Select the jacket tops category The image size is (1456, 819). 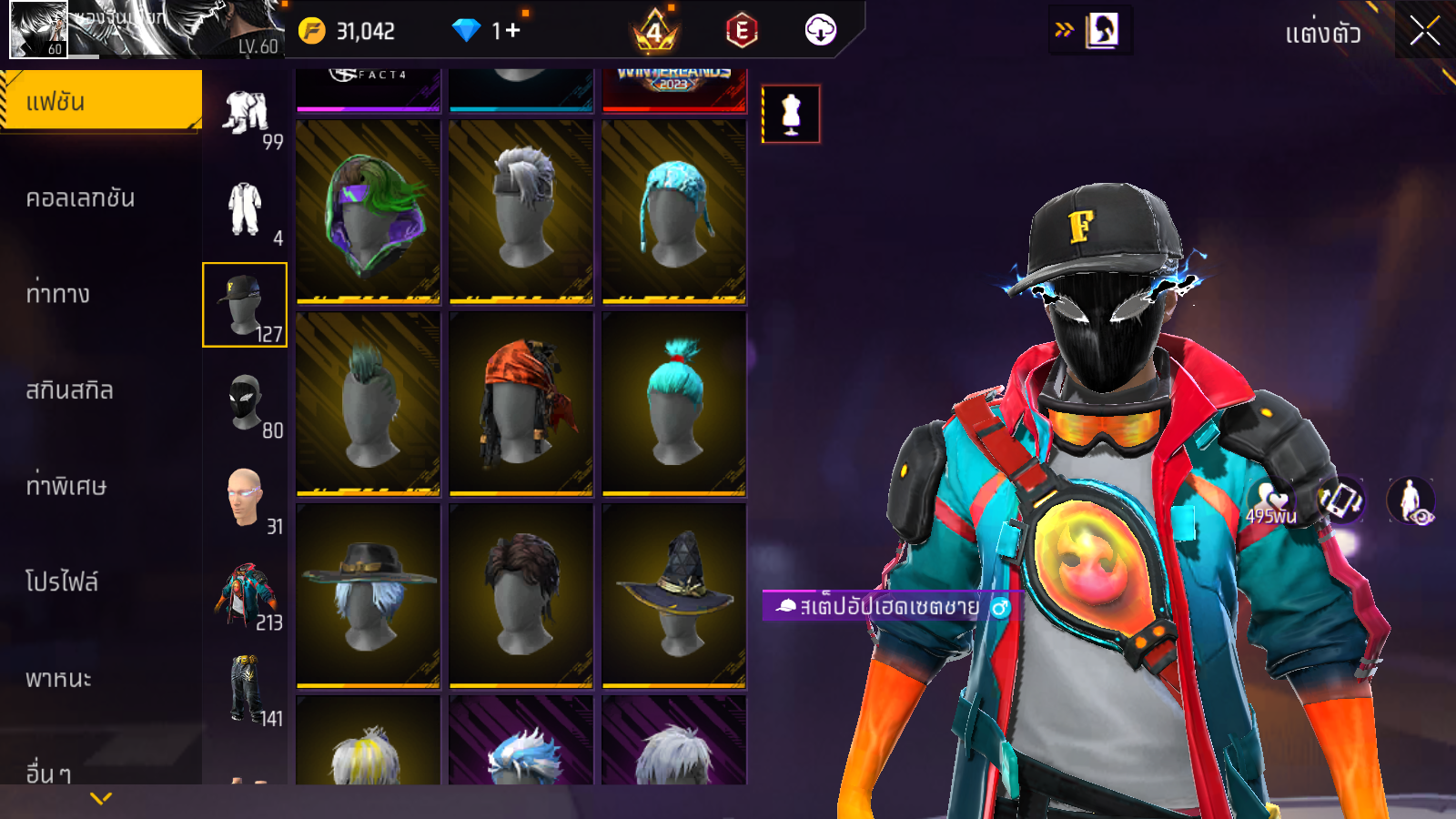tap(244, 594)
